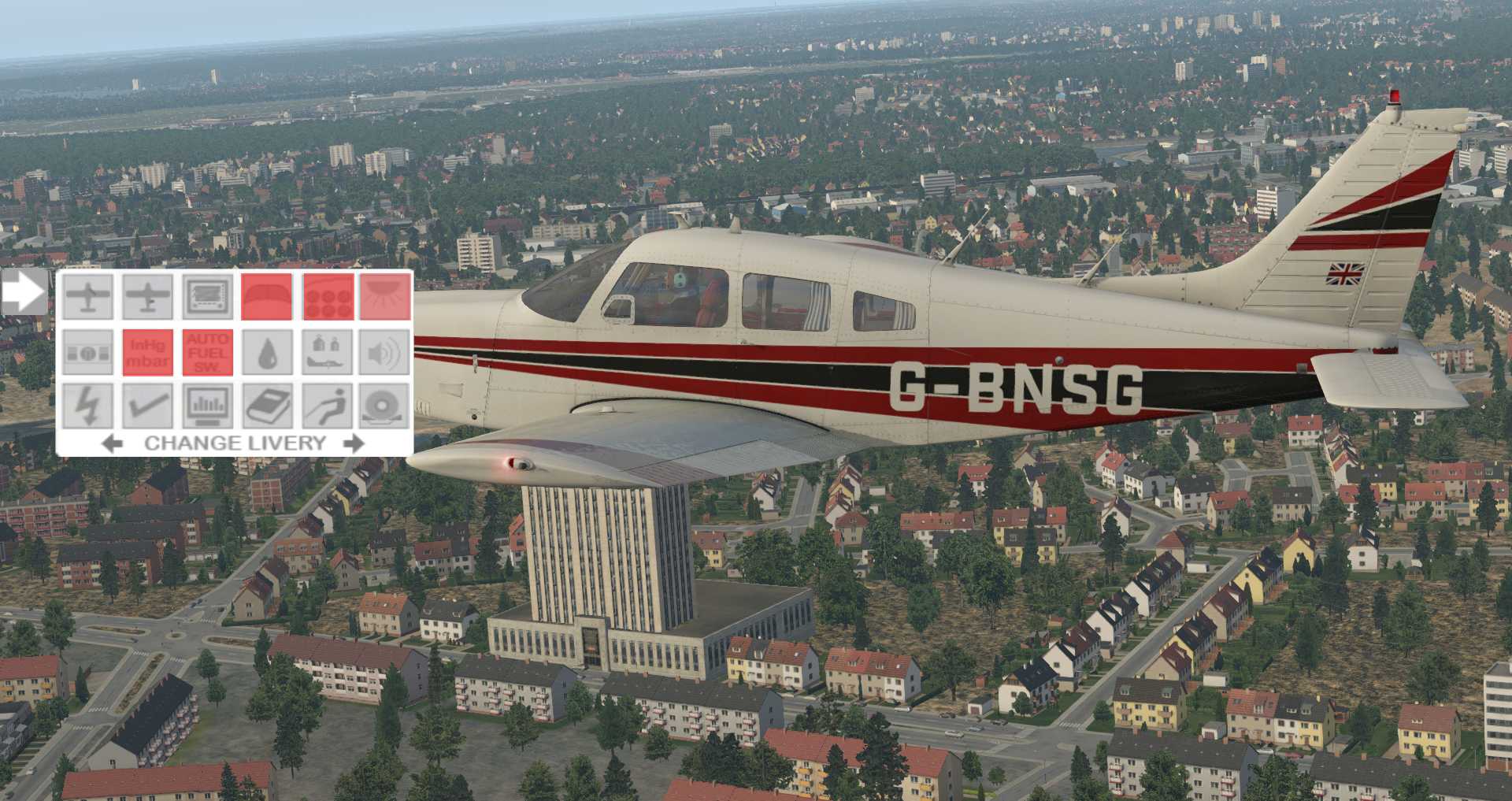This screenshot has width=1512, height=801.
Task: Click the speaker sound icon
Action: (385, 352)
